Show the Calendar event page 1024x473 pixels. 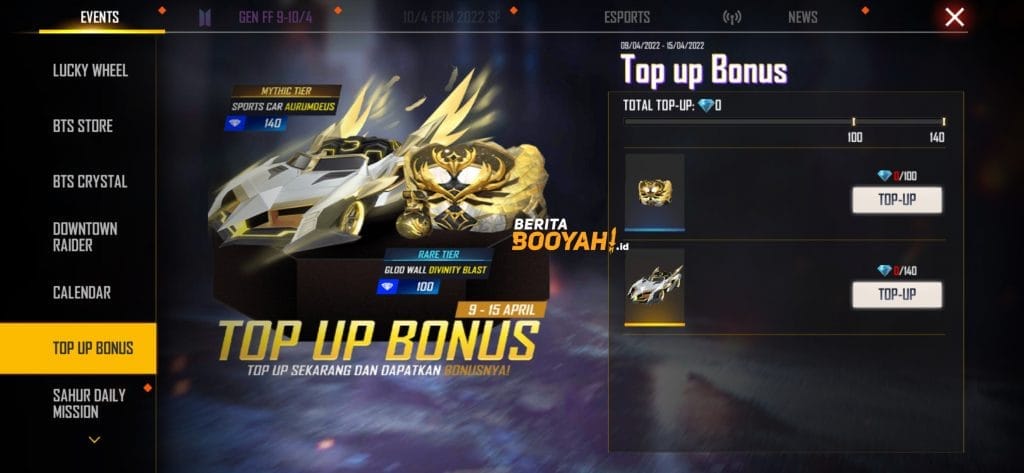click(82, 293)
